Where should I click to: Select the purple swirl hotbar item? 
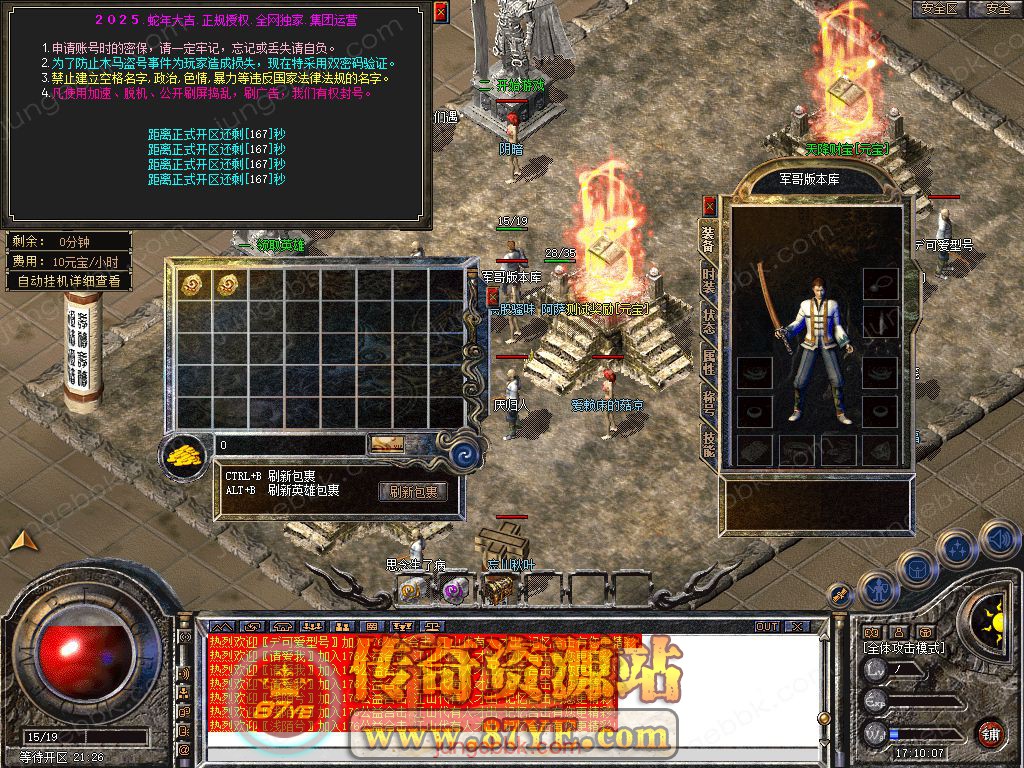(455, 591)
